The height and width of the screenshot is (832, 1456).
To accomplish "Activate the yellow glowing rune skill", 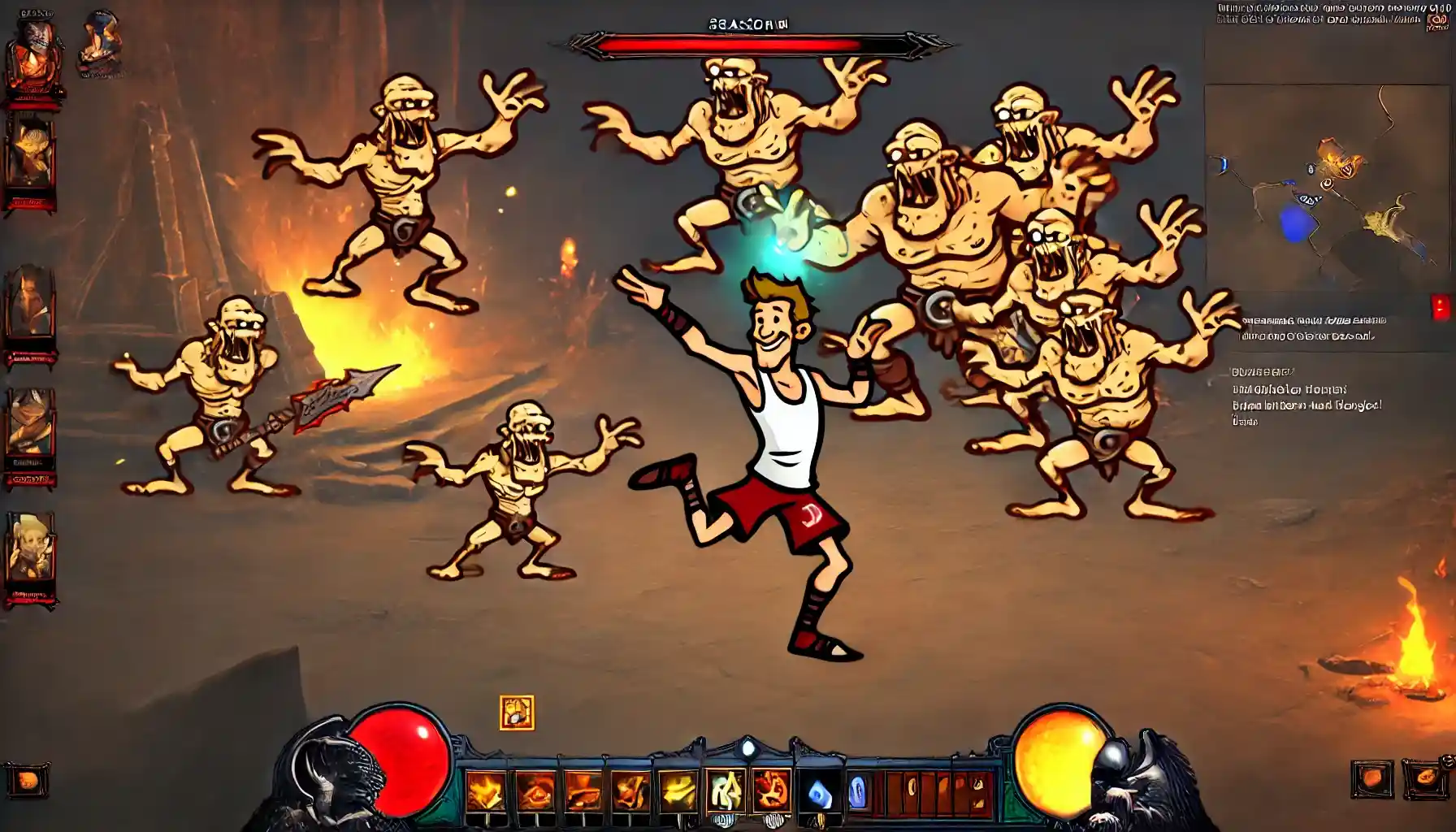I will (725, 791).
